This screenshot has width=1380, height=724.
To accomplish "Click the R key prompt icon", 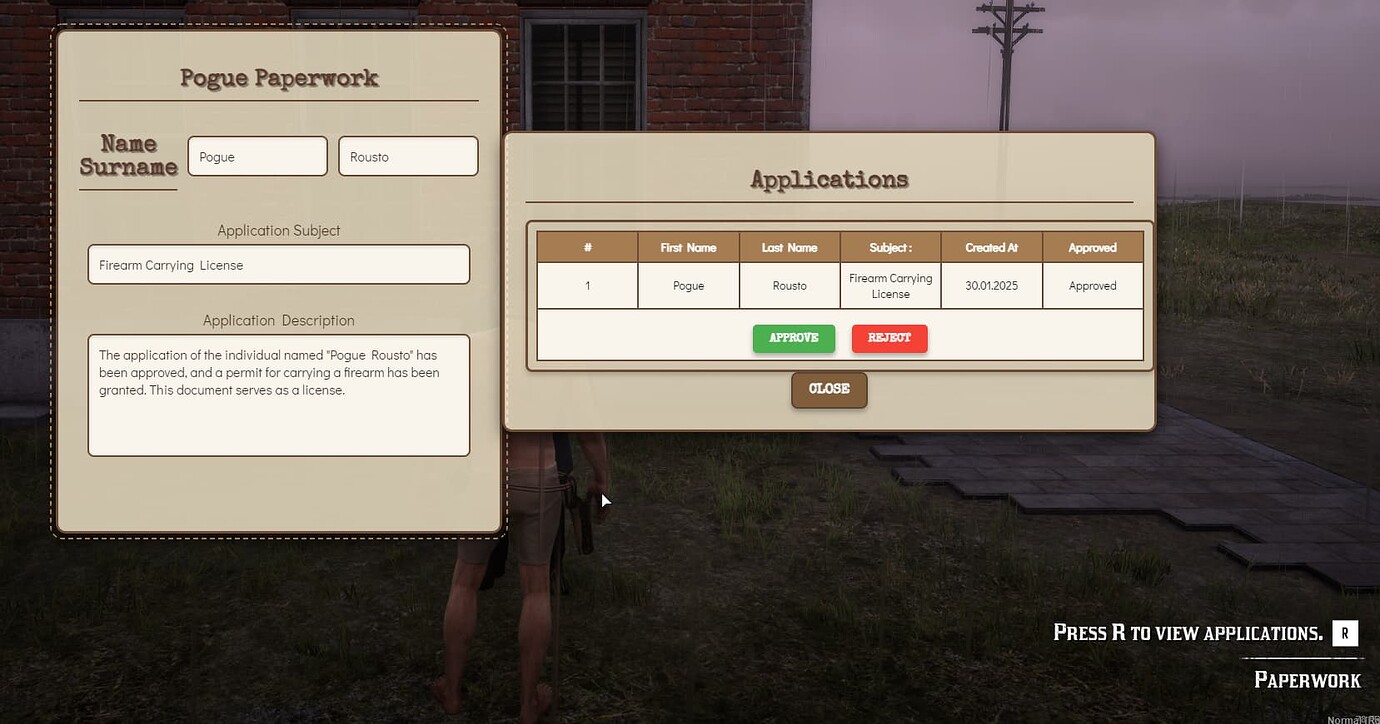I will (x=1345, y=632).
